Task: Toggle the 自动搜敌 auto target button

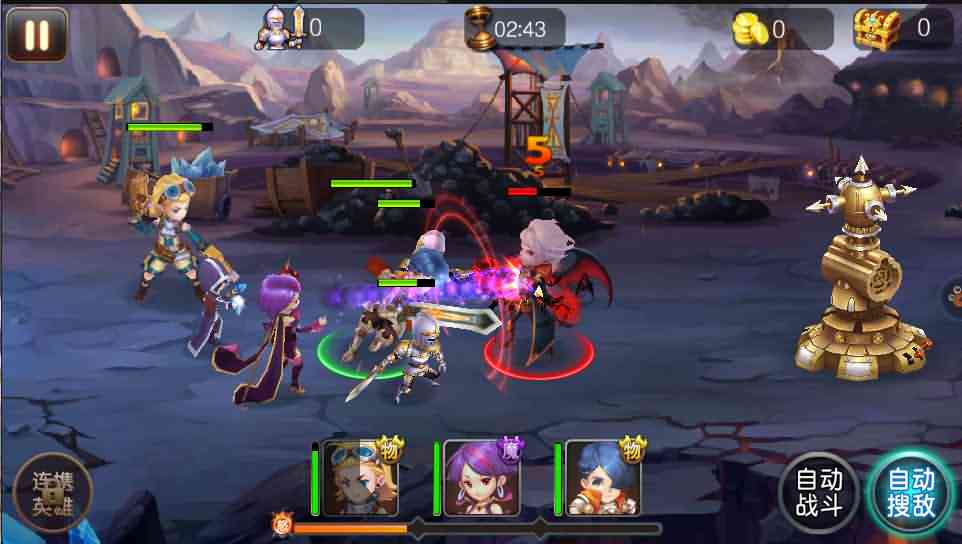Action: click(911, 492)
